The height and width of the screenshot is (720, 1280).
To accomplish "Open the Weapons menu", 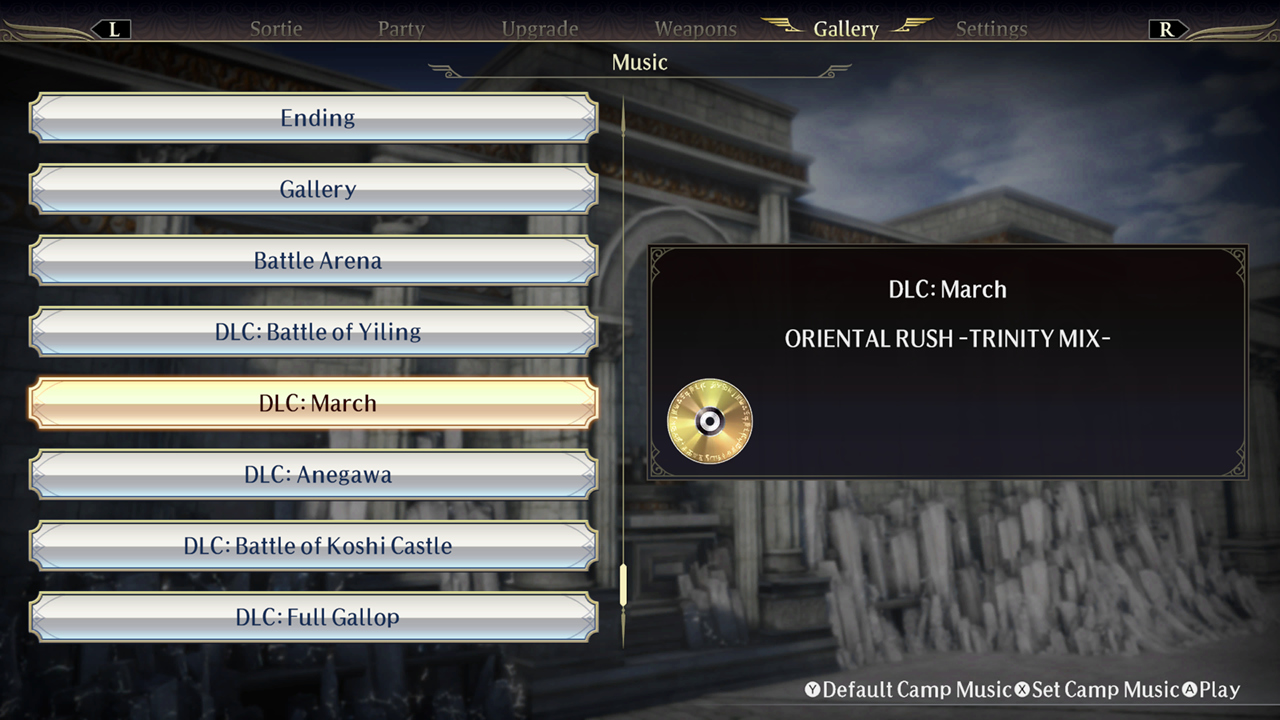I will [x=695, y=28].
